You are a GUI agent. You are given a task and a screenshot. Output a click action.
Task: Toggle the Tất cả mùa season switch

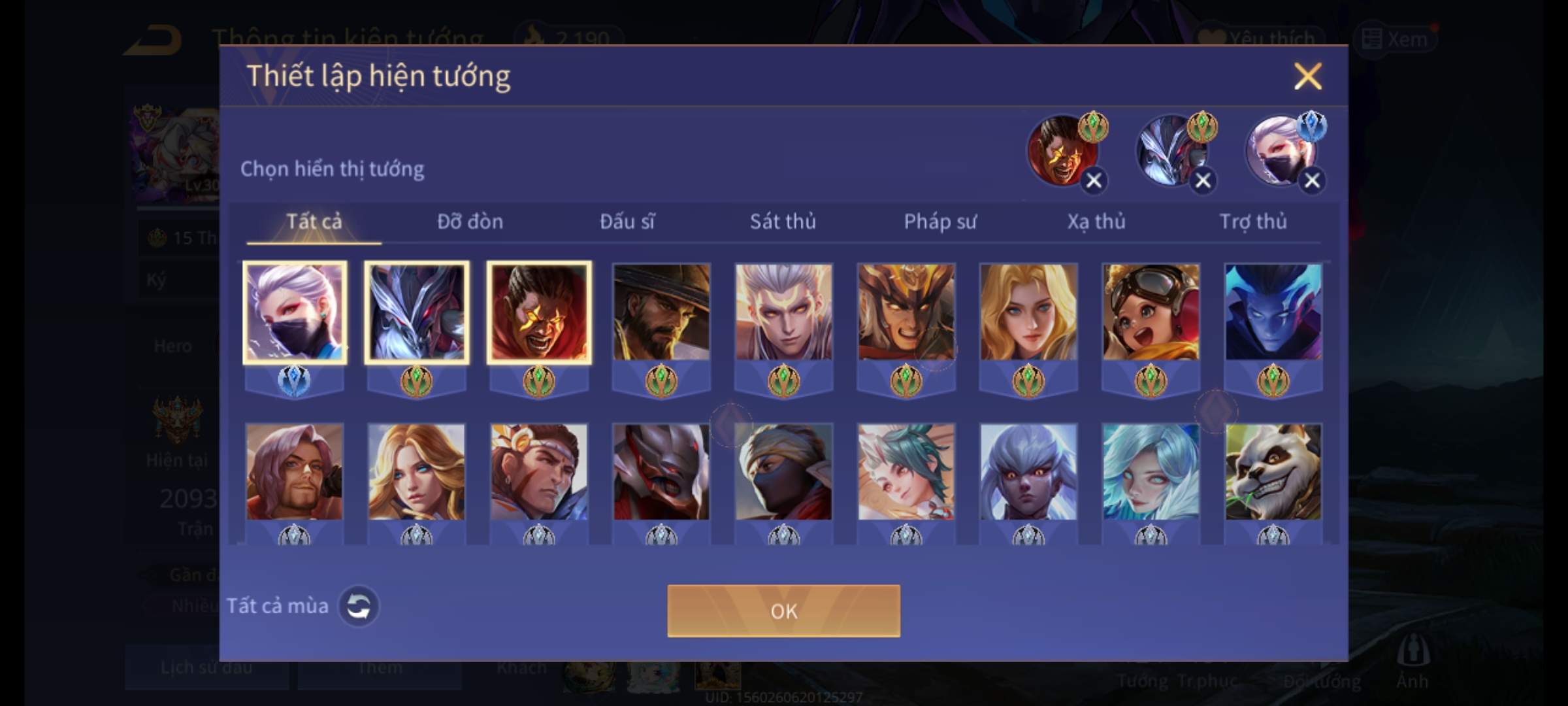358,606
